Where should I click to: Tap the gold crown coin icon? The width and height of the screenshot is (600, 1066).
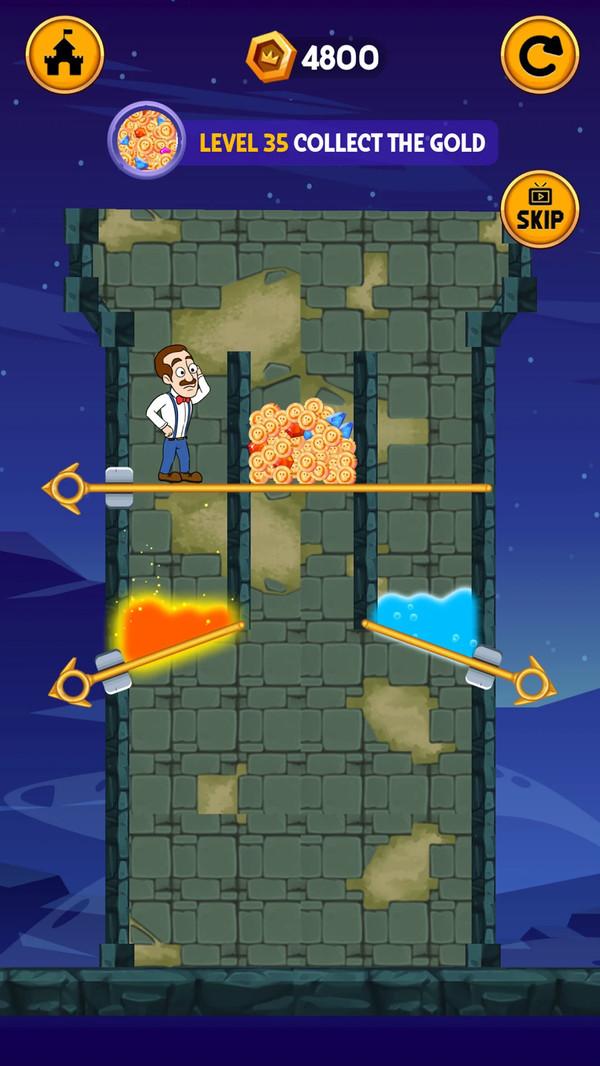[x=271, y=57]
